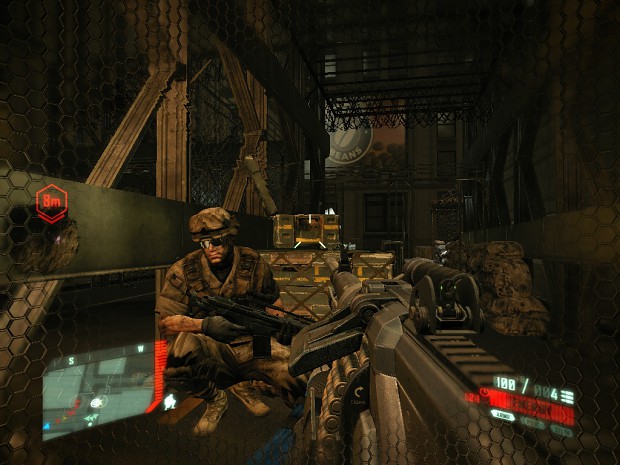Select the red 8m objective marker
Viewport: 620px width, 465px height.
(x=49, y=201)
